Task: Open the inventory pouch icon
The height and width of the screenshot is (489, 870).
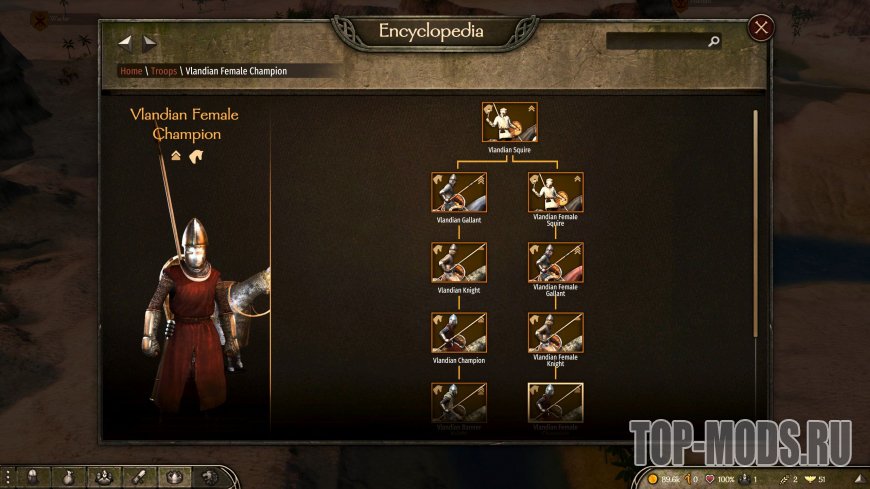Action: (x=69, y=477)
